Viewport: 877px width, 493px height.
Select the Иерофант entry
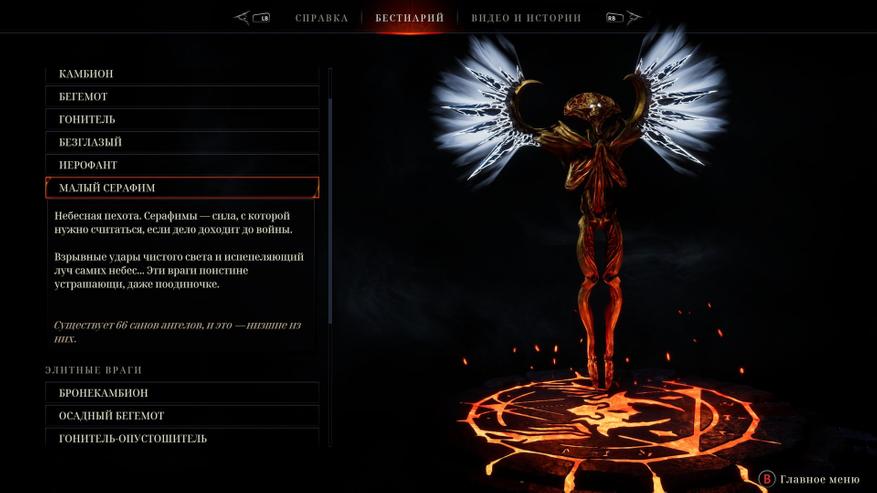(182, 165)
